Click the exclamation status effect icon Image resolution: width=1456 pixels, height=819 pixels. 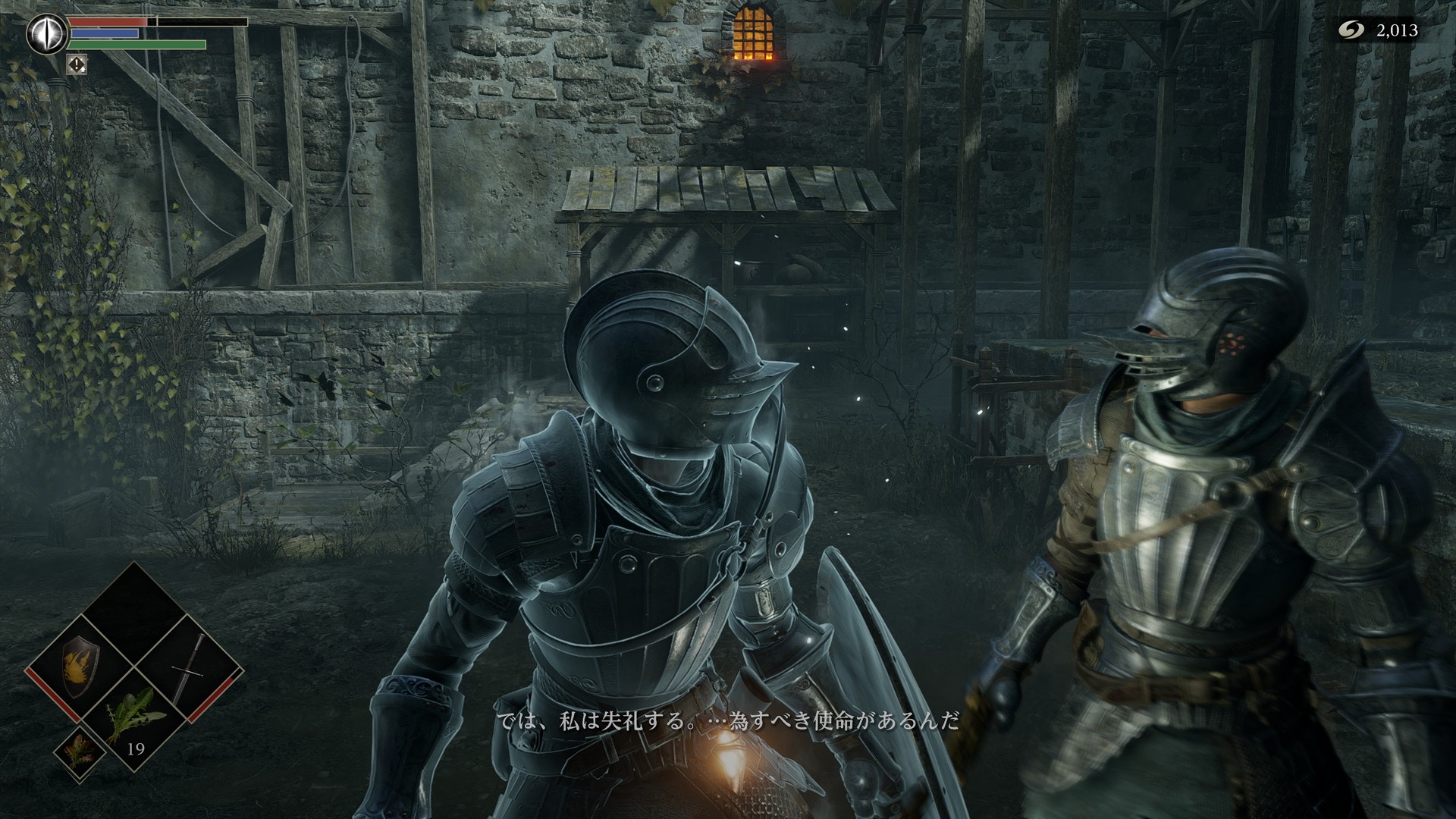click(77, 64)
